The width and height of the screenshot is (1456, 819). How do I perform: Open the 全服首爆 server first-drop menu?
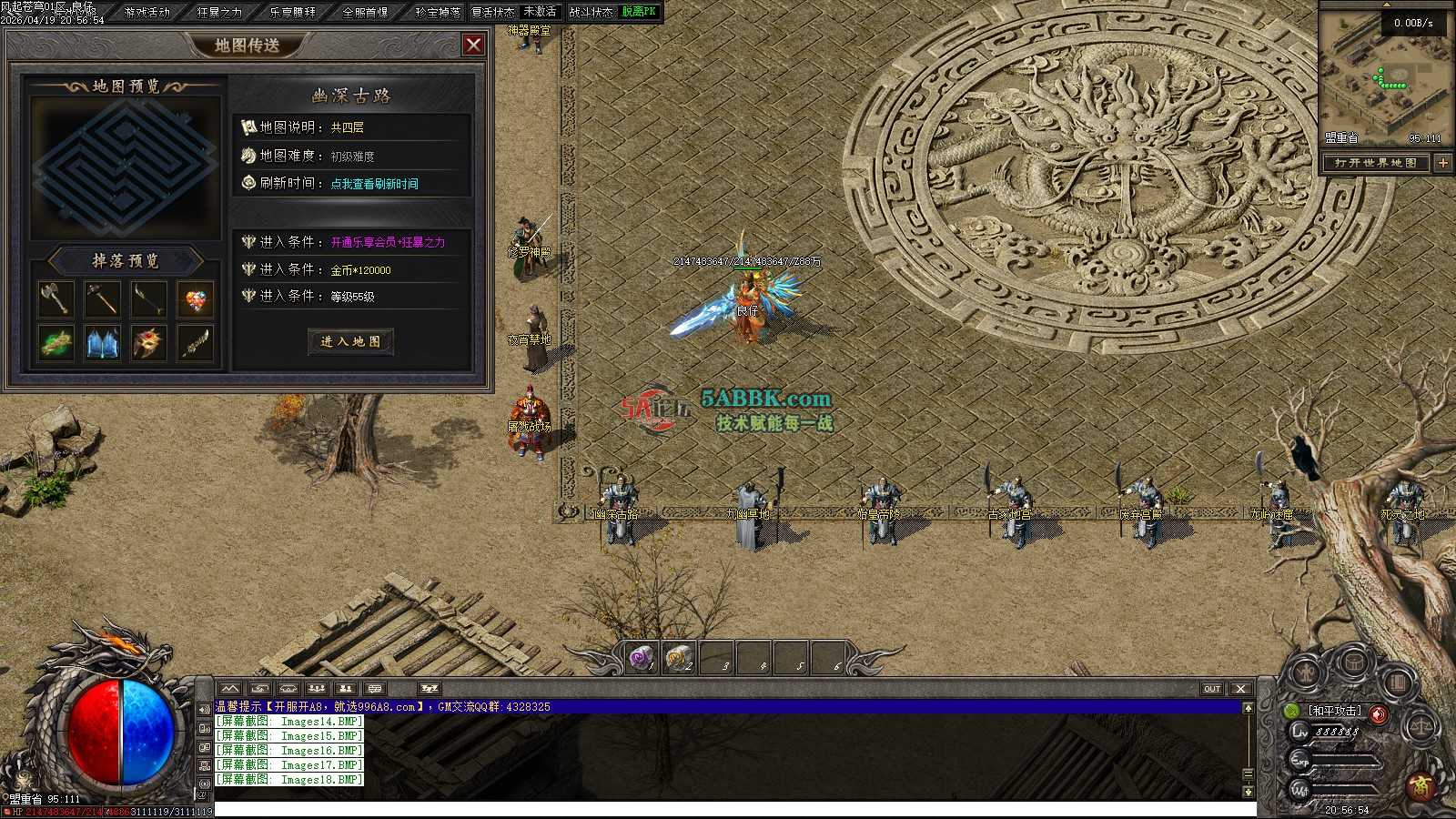365,12
